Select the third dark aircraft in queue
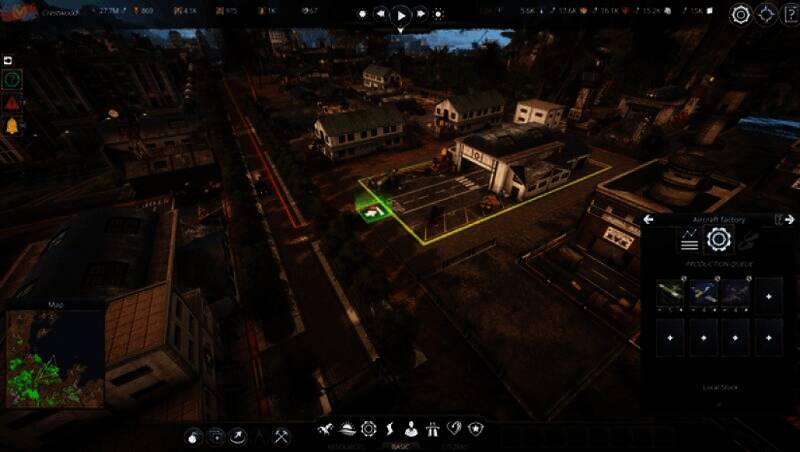 [x=735, y=292]
